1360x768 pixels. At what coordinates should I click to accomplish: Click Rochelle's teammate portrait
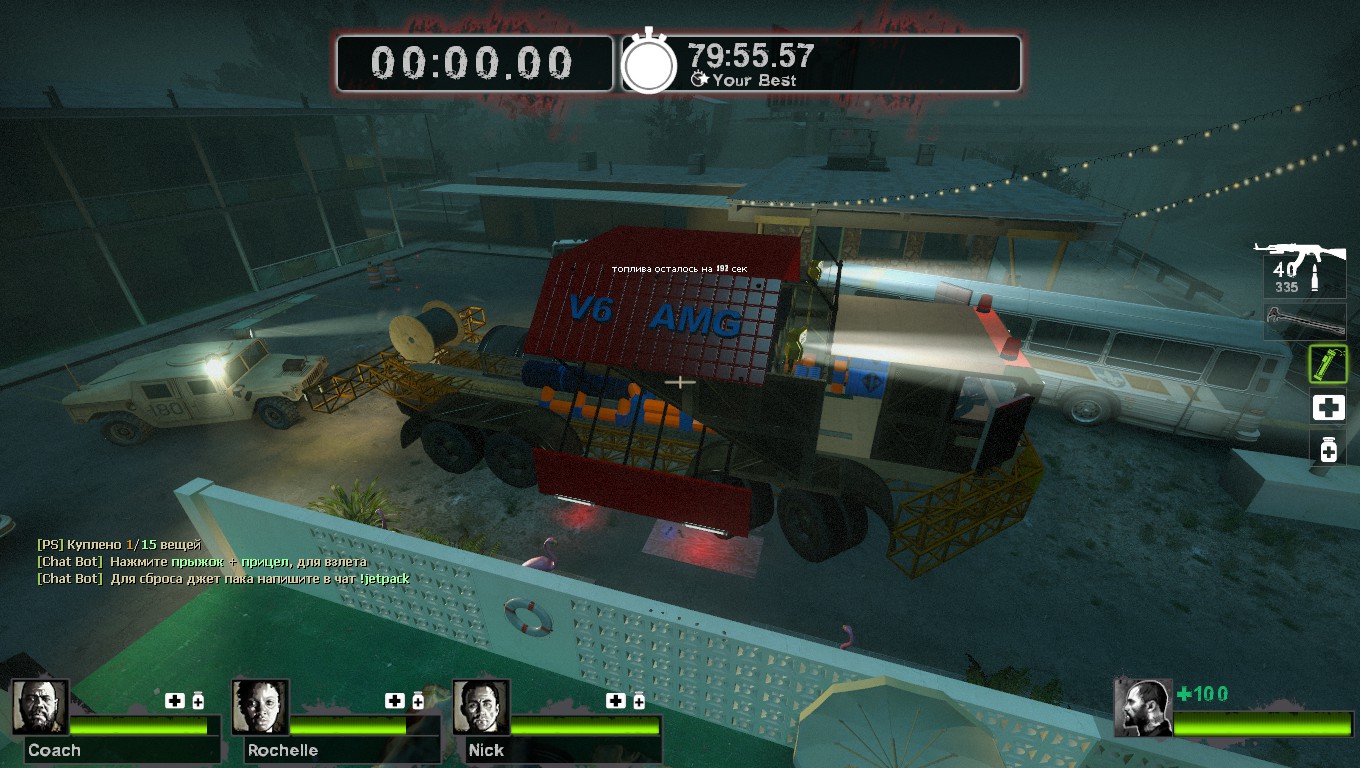click(x=260, y=707)
